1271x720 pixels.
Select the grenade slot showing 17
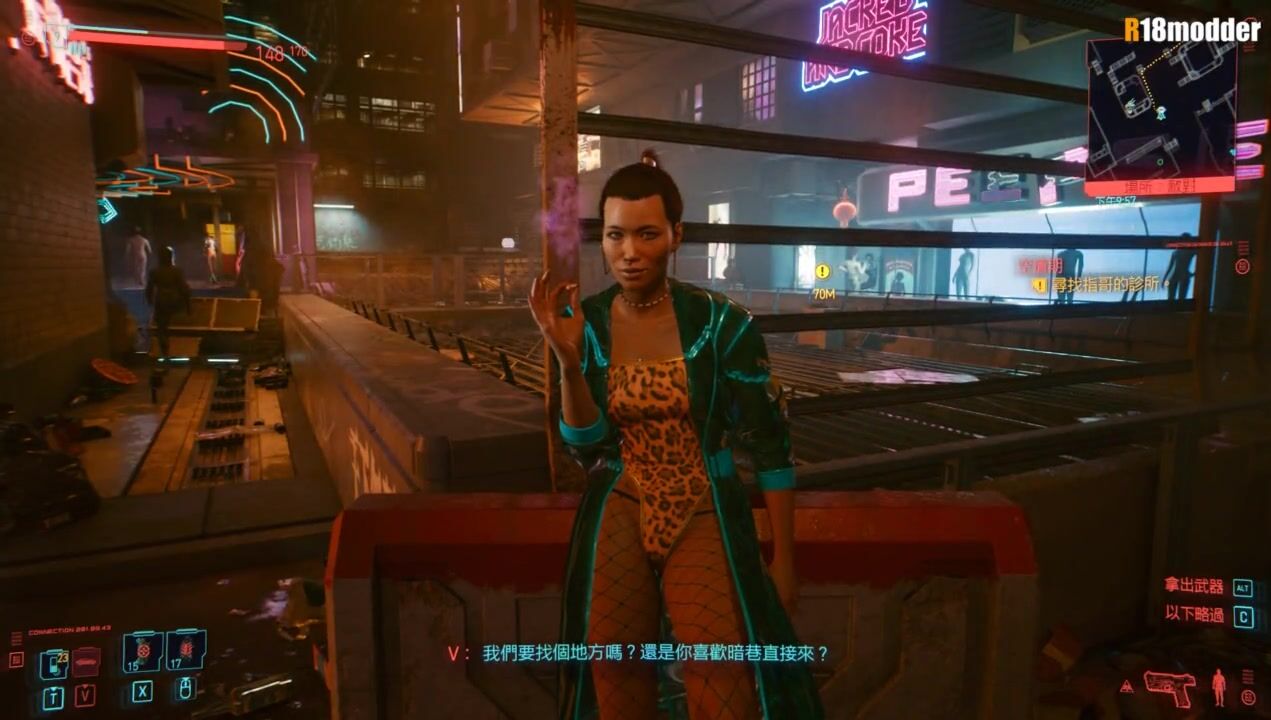[186, 650]
